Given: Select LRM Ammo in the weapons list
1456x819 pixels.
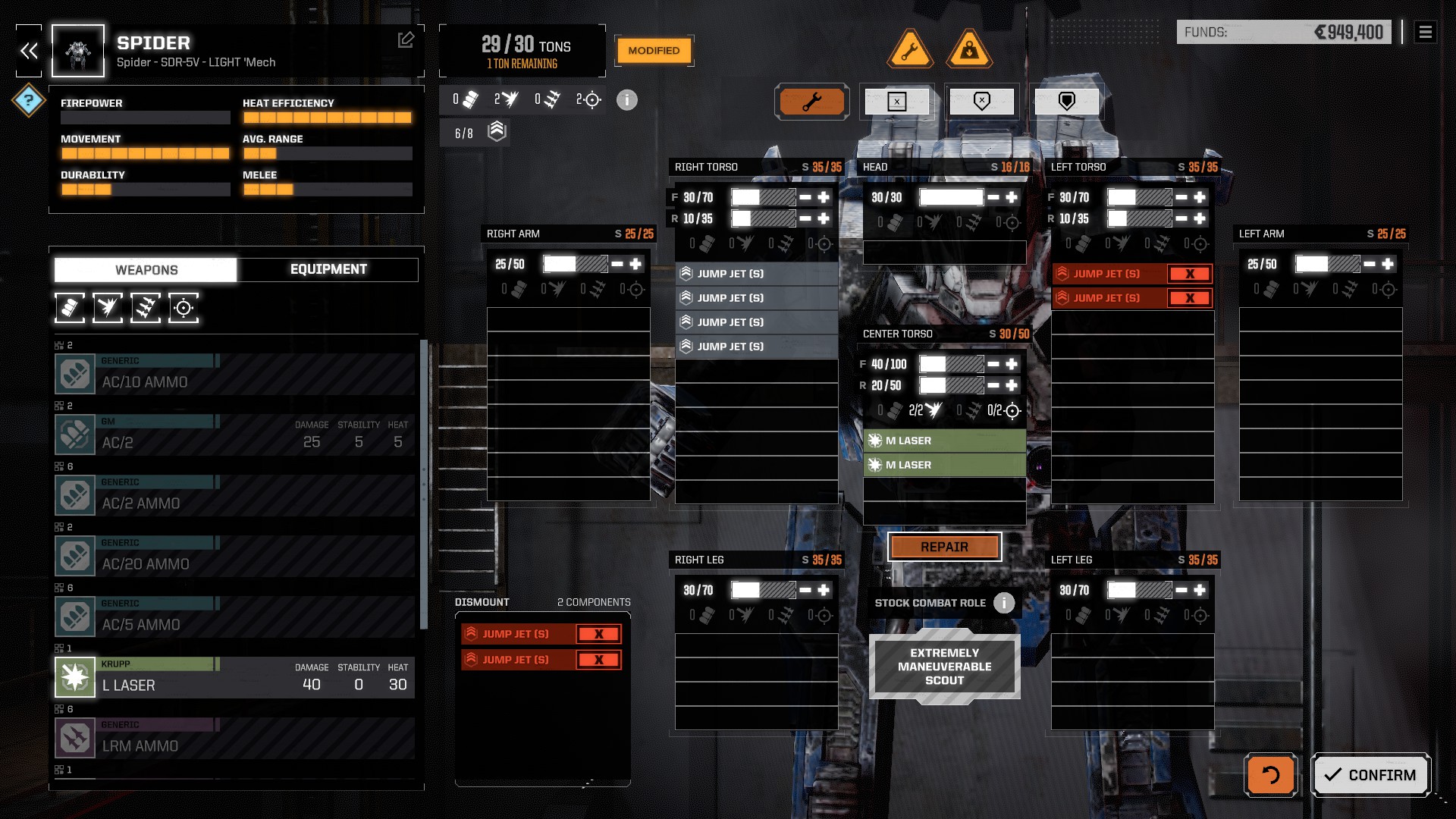Looking at the screenshot, I should tap(235, 738).
